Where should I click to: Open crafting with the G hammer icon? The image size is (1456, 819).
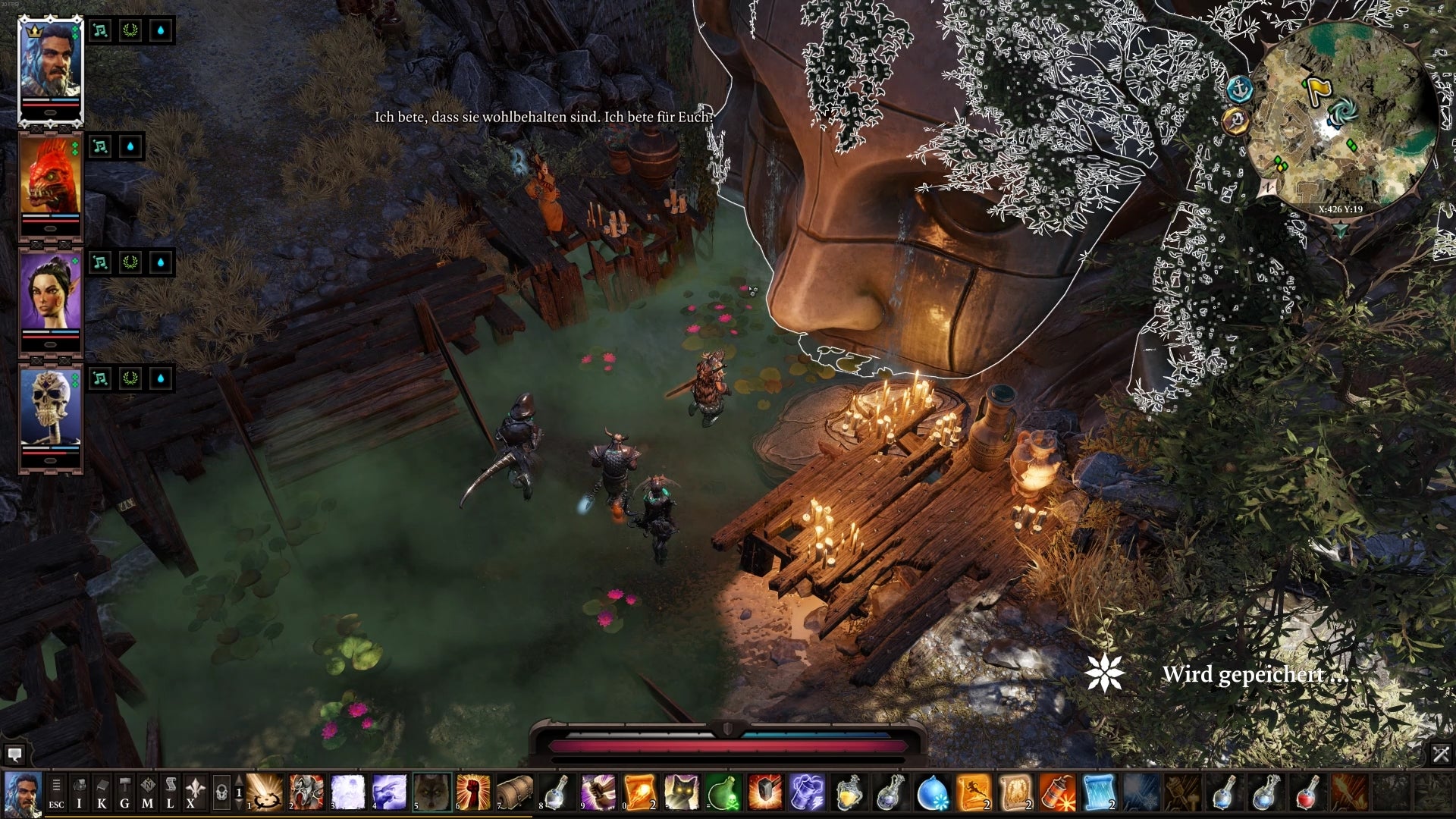126,792
